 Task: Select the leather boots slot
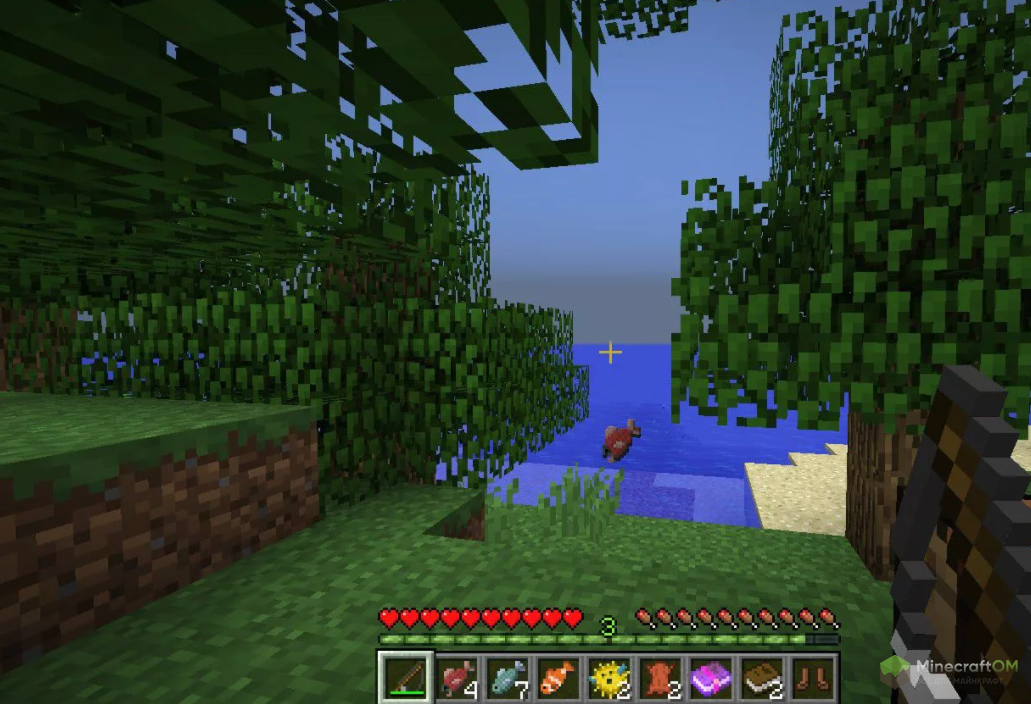(813, 677)
